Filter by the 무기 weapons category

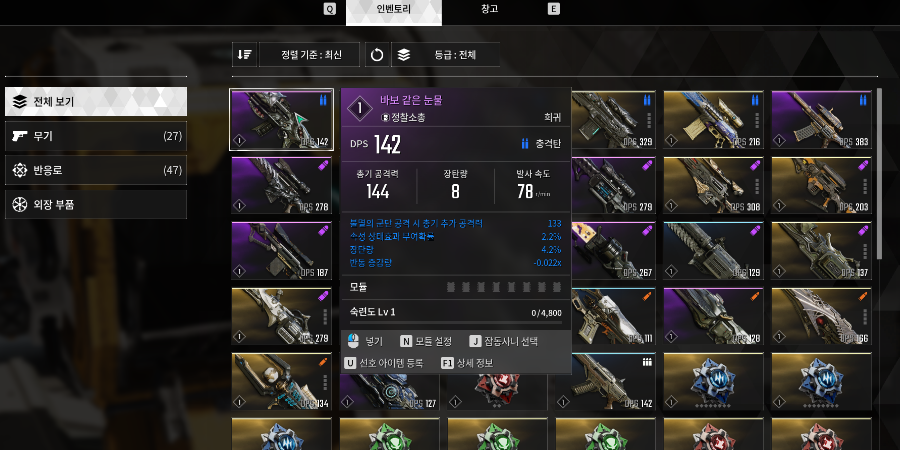tap(95, 136)
